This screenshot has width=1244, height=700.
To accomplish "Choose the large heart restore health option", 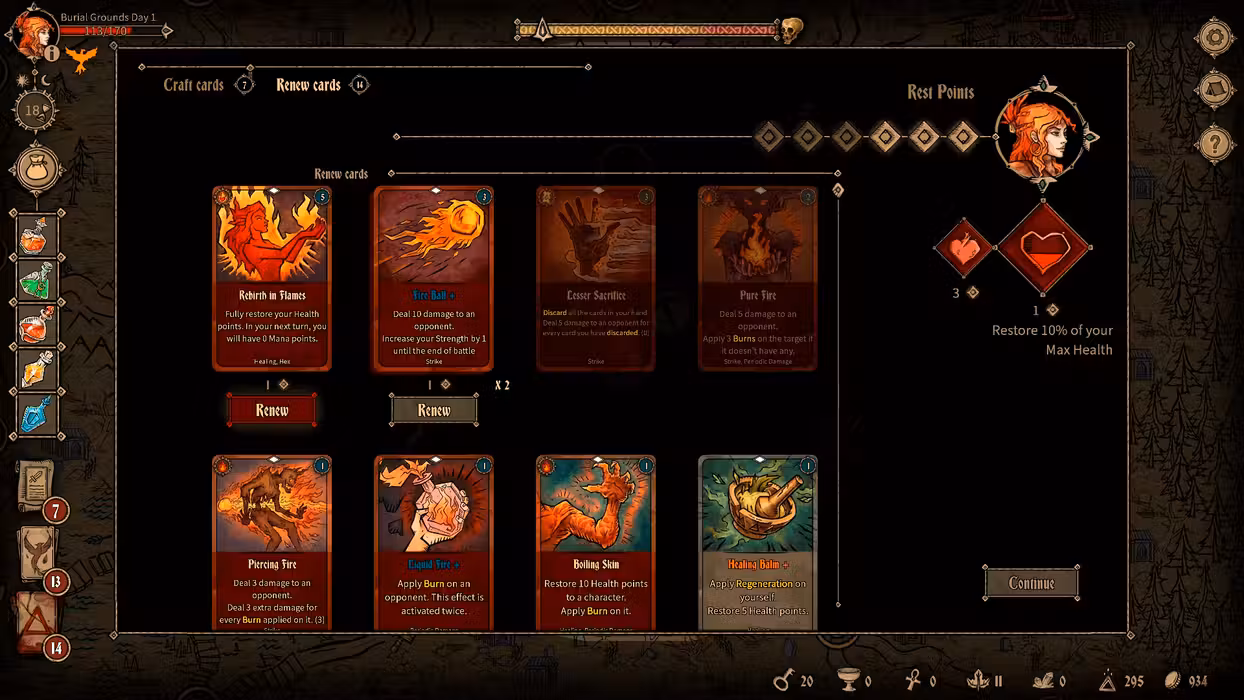I will pyautogui.click(x=1043, y=247).
